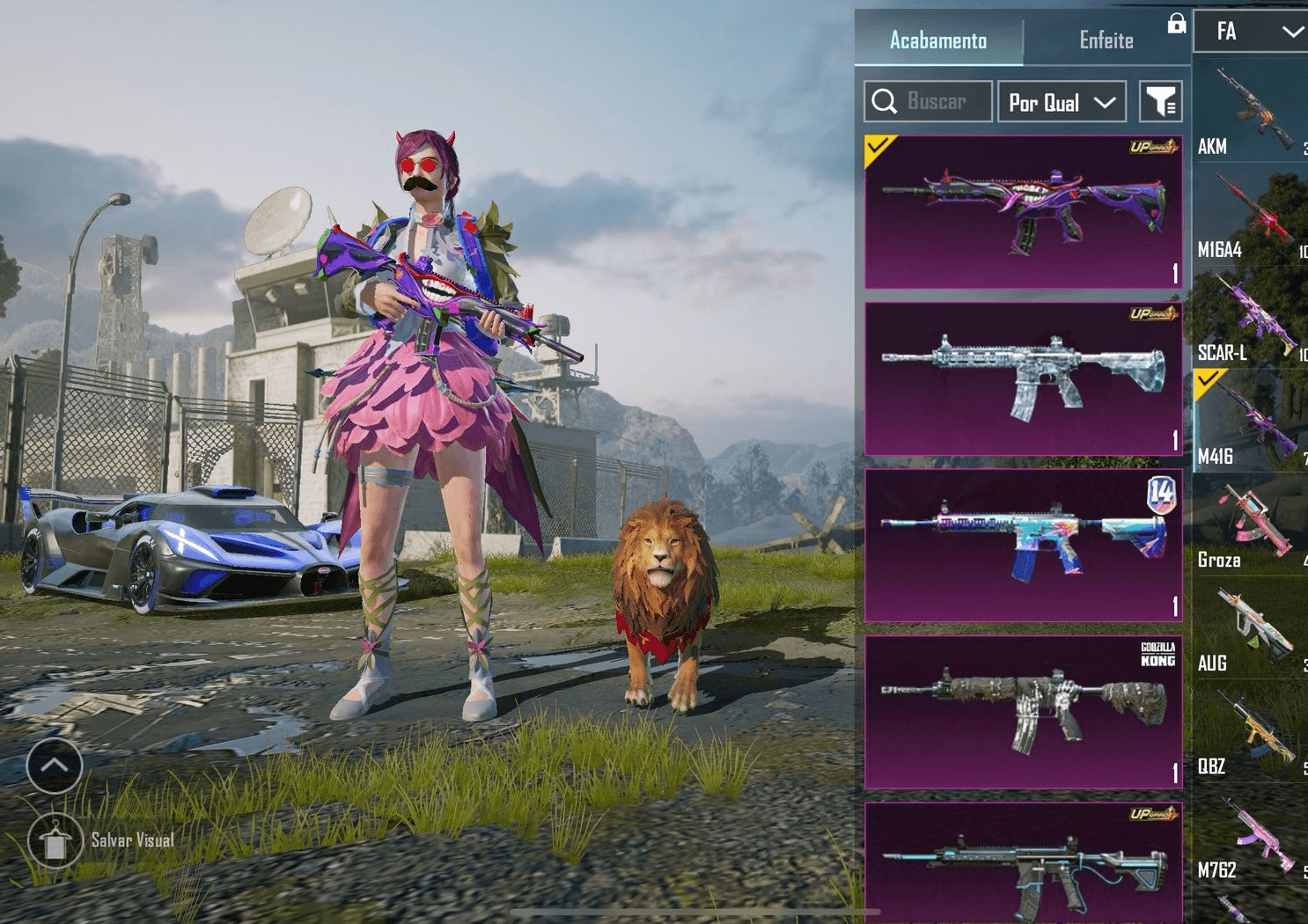This screenshot has height=924, width=1308.
Task: Open the Por Qual sorting dropdown
Action: click(x=1062, y=102)
